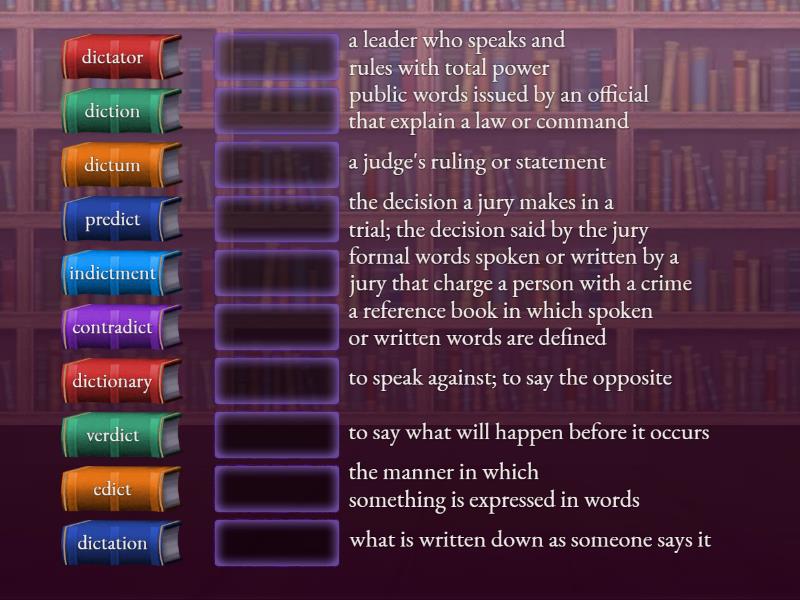Select the slot next to 'what is written down'
Screen dimensions: 800x600
(277, 543)
